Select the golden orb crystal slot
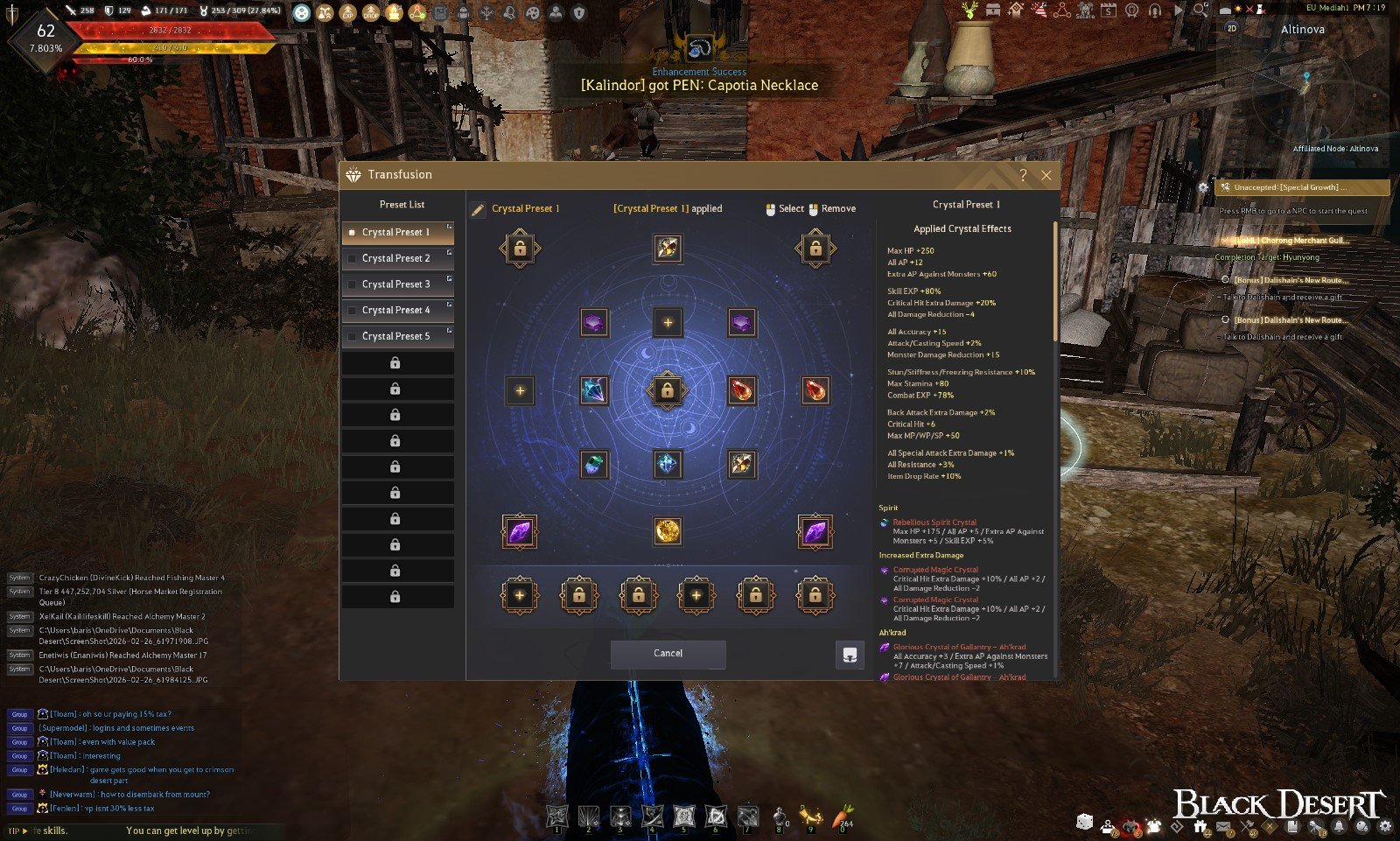Screen dimensions: 1400x841 click(x=668, y=530)
